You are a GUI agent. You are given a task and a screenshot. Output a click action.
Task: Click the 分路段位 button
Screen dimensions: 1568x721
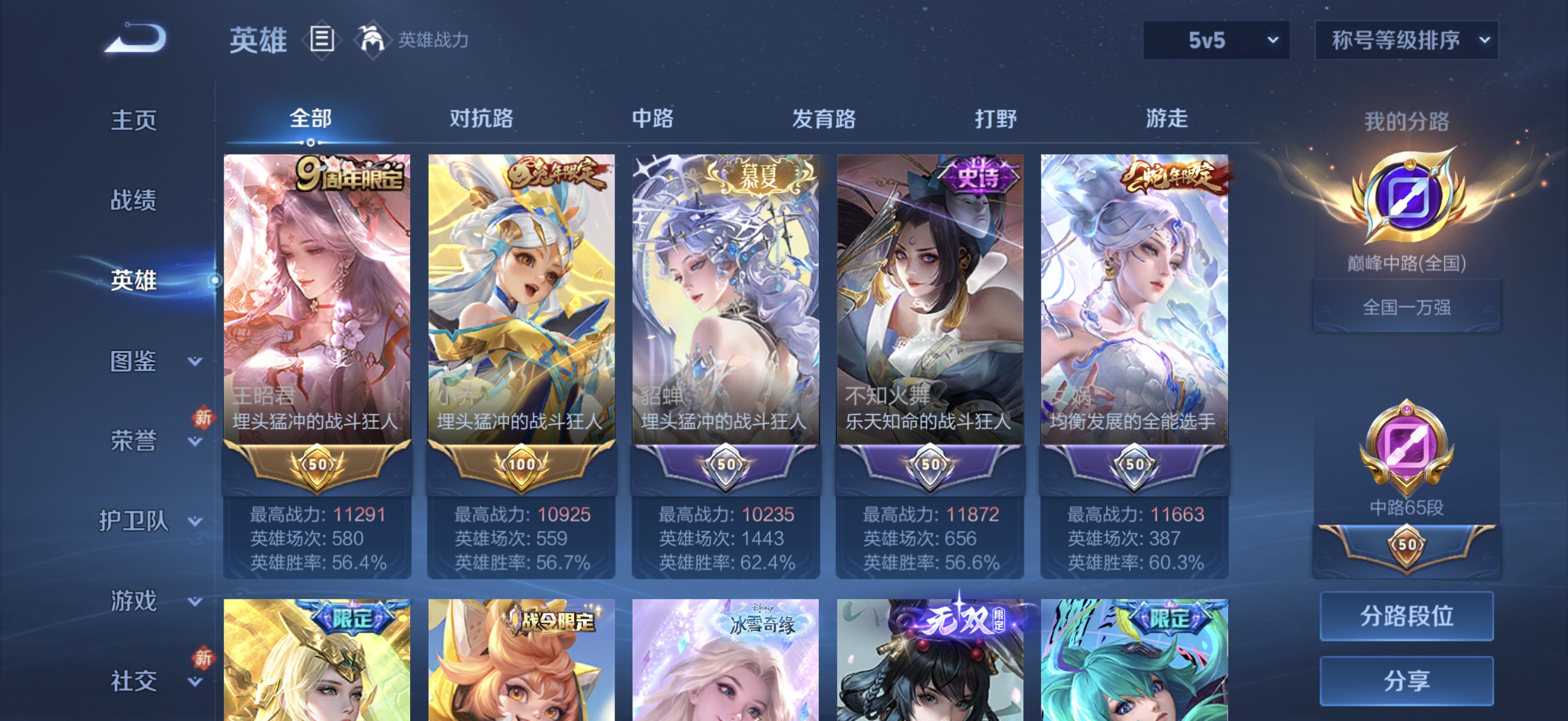(x=1407, y=616)
